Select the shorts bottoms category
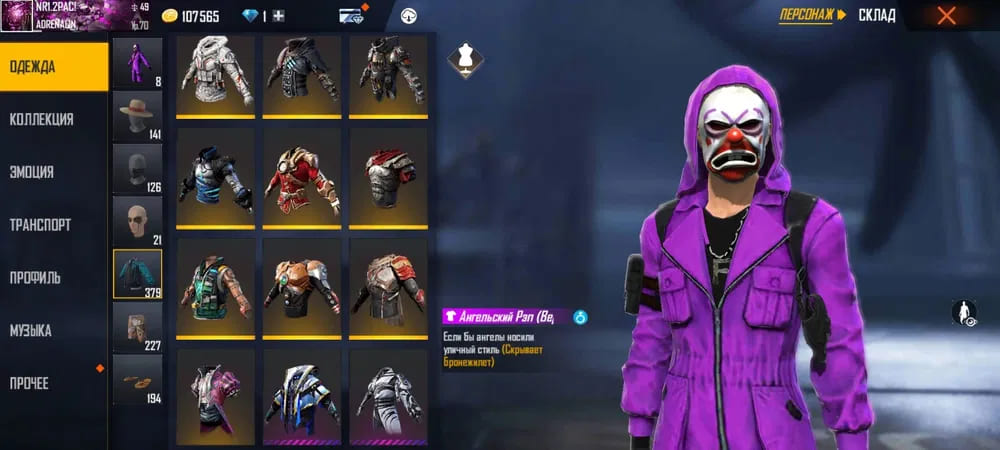Screen dimensions: 1000x450 137,327
